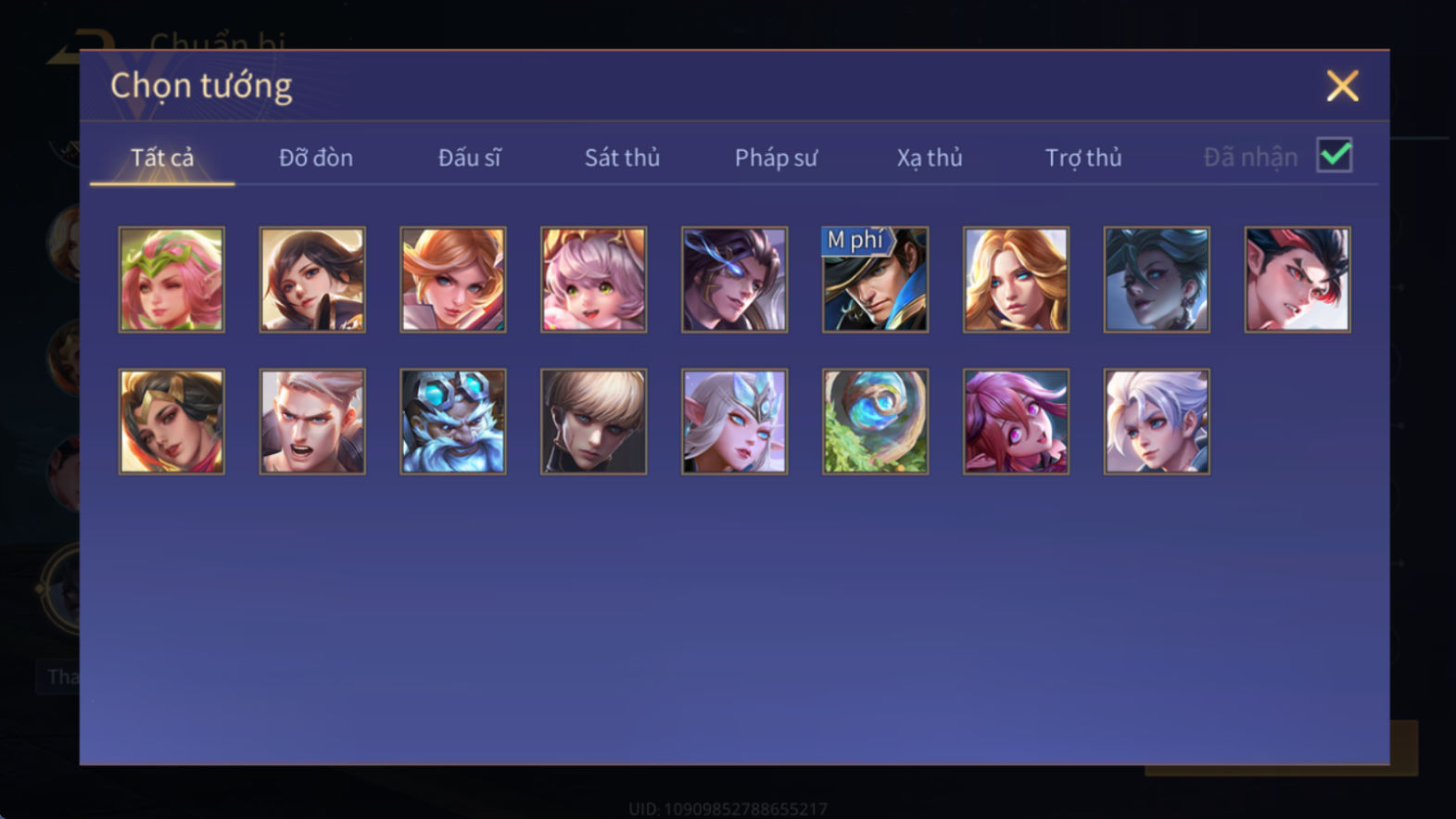Choose the green orb creature hero
The height and width of the screenshot is (819, 1456).
tap(875, 422)
